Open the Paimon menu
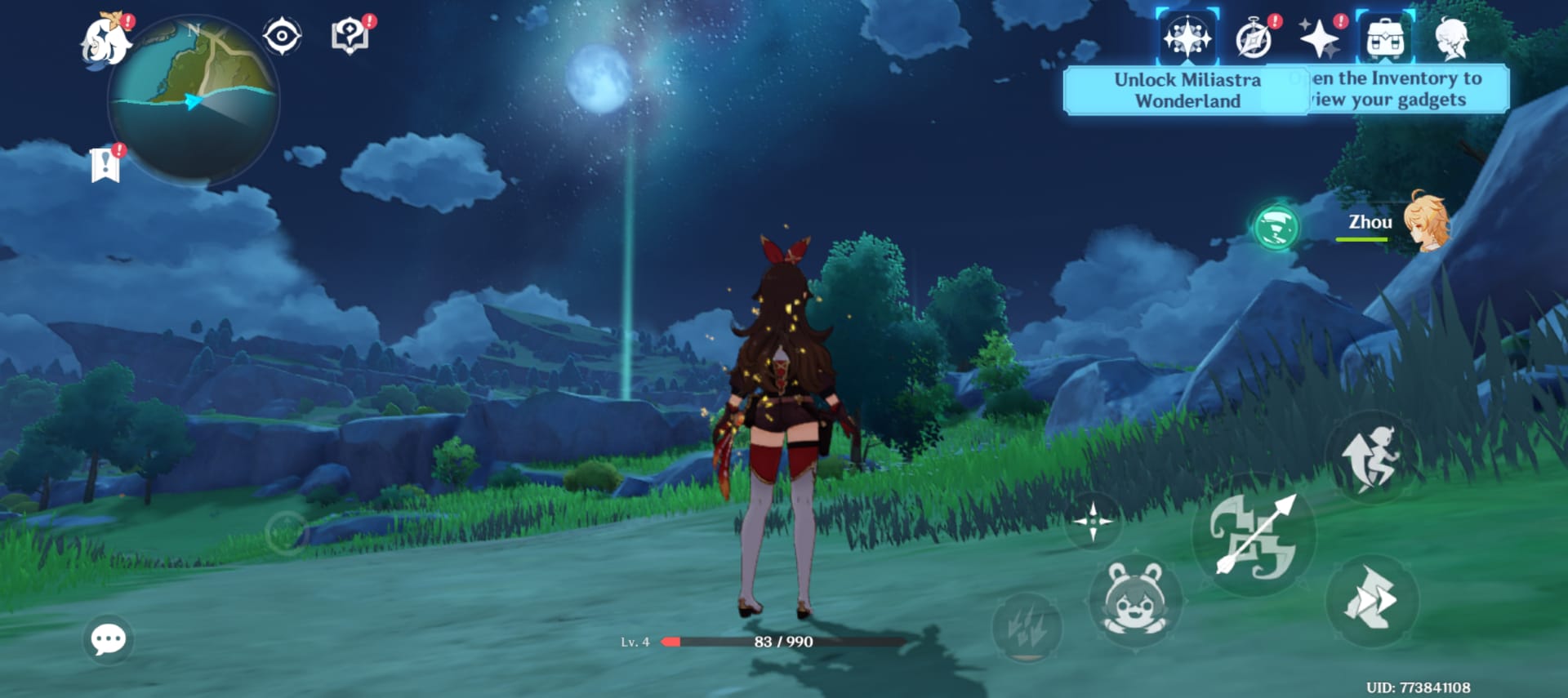 (x=106, y=41)
